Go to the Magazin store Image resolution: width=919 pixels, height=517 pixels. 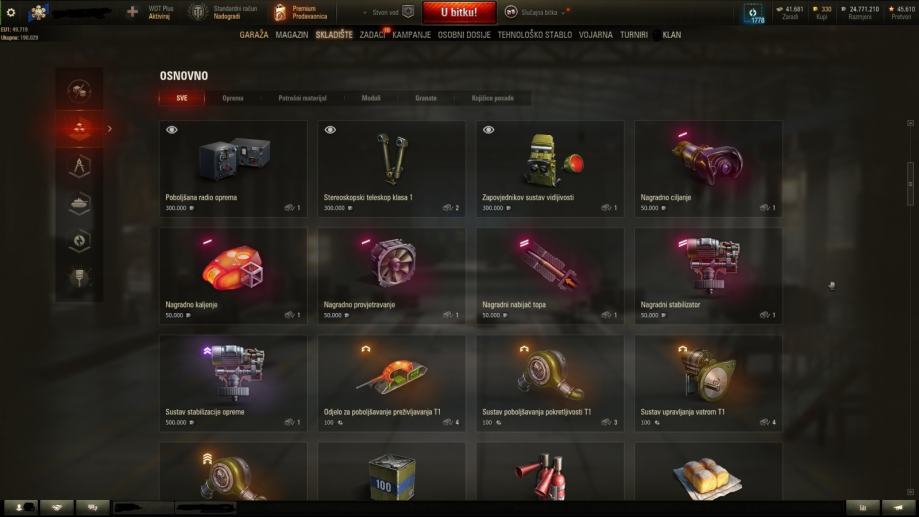pyautogui.click(x=291, y=35)
